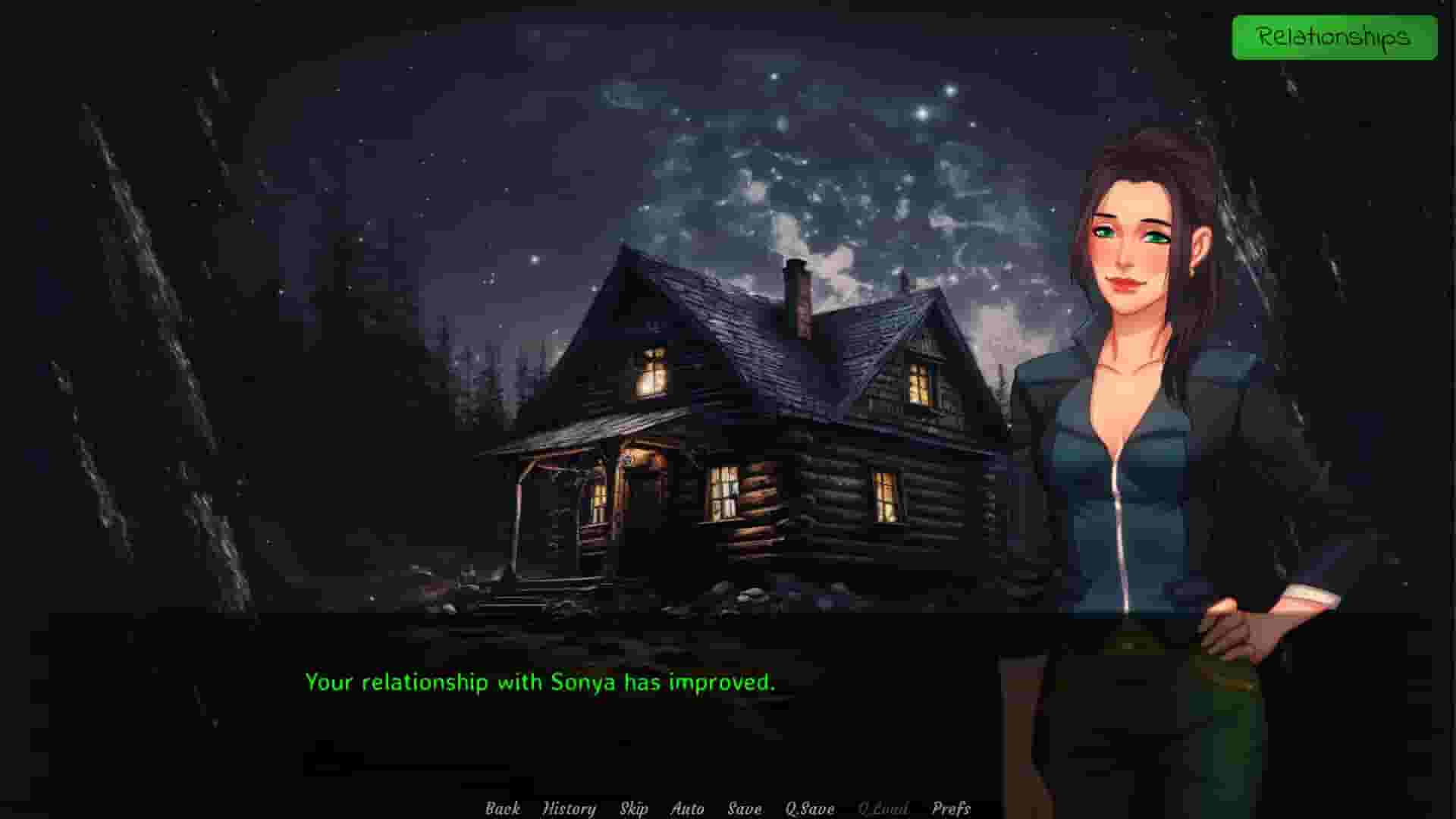
Task: Select Skip from the quick menu
Action: [634, 808]
